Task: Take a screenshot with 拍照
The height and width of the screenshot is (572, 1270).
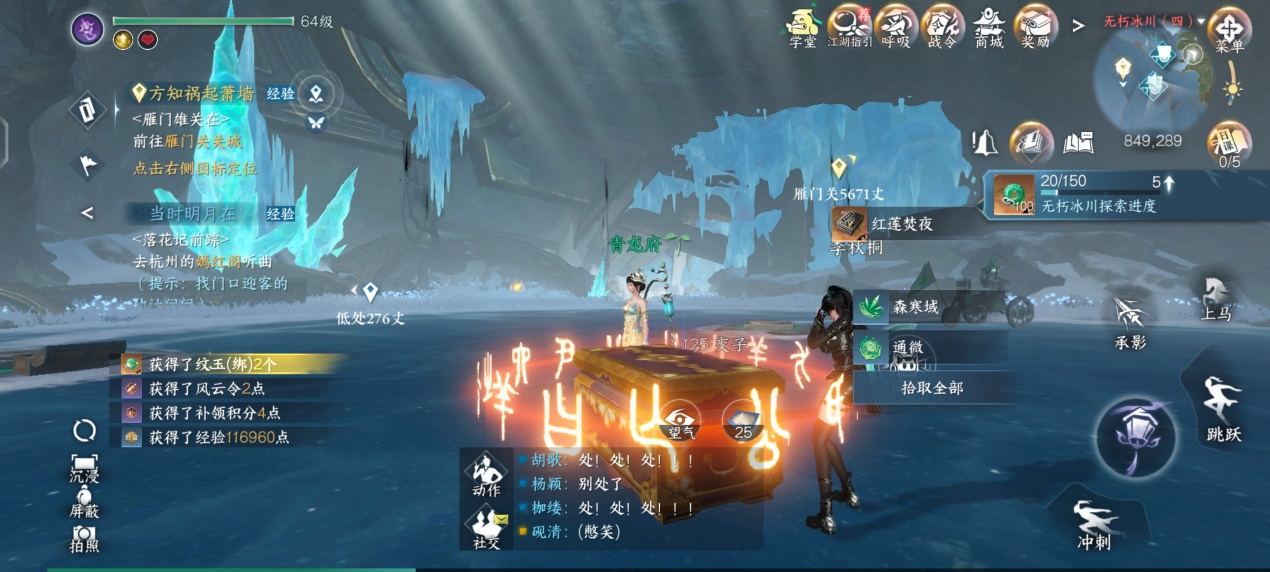Action: pyautogui.click(x=84, y=539)
